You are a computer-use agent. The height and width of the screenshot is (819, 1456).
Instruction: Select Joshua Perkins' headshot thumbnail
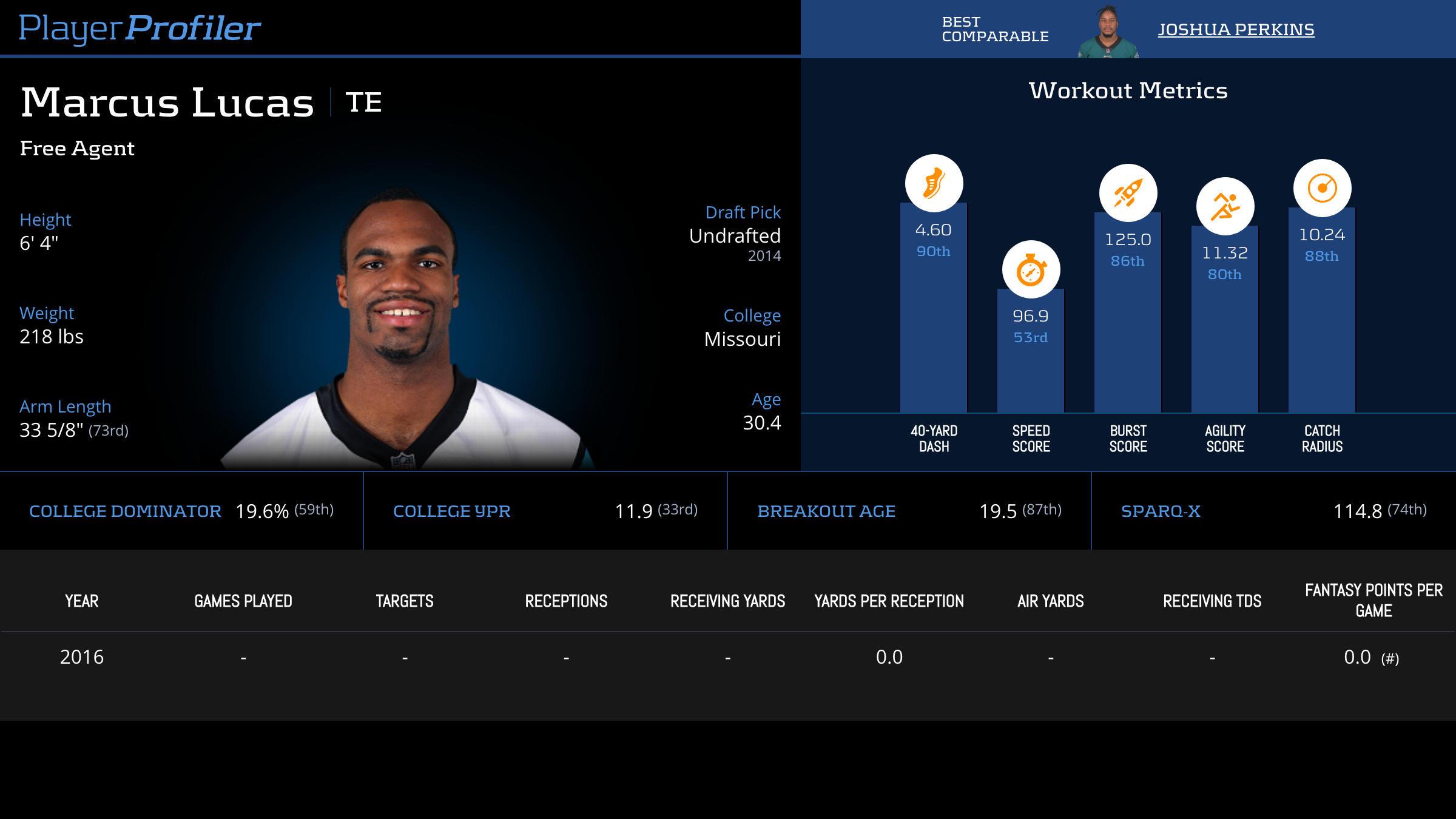tap(1108, 32)
